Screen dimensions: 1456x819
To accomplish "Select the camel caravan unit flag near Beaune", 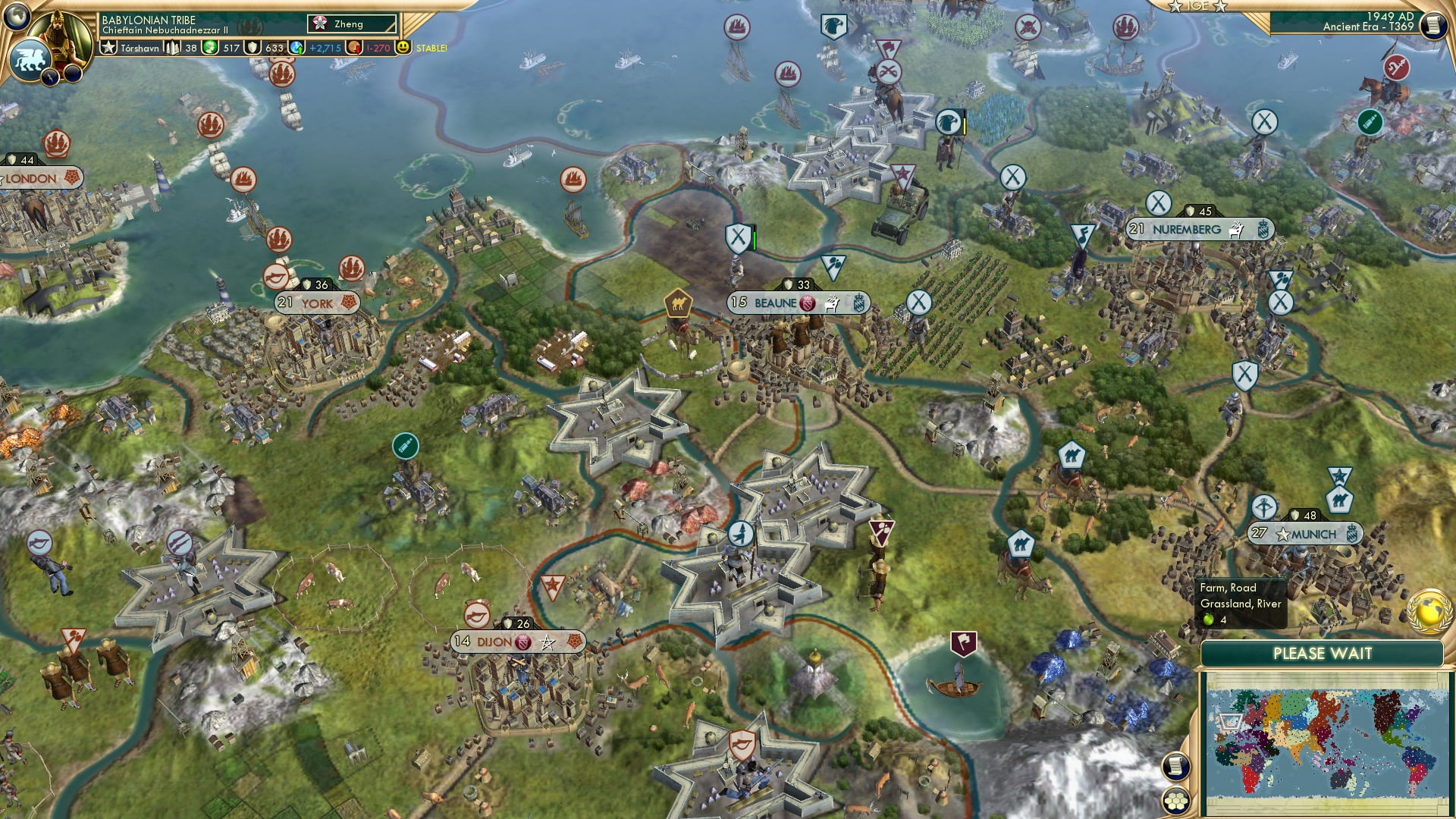I will pyautogui.click(x=677, y=303).
